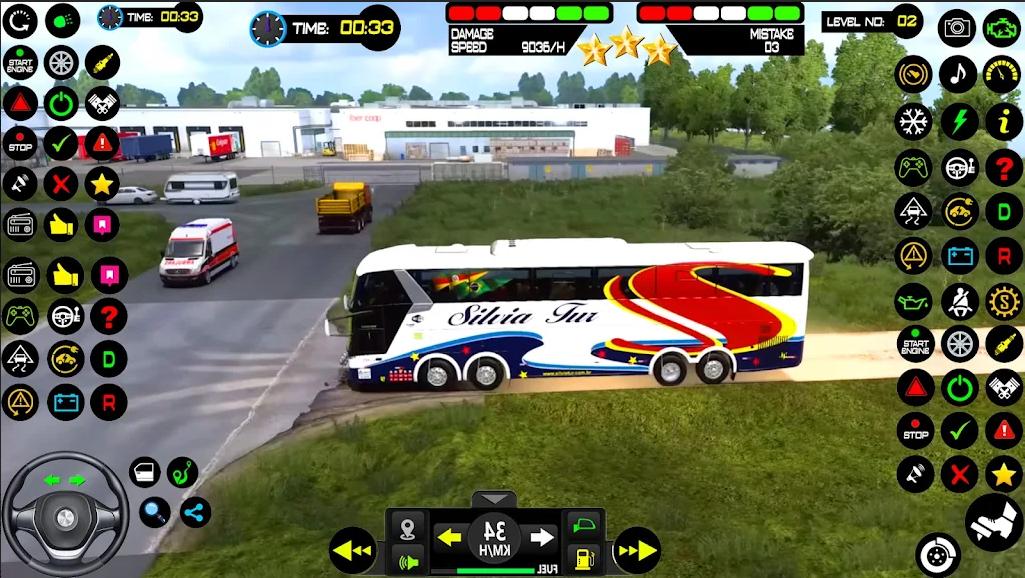1025x578 pixels.
Task: Select the green lightning bolt icon
Action: pyautogui.click(x=959, y=121)
